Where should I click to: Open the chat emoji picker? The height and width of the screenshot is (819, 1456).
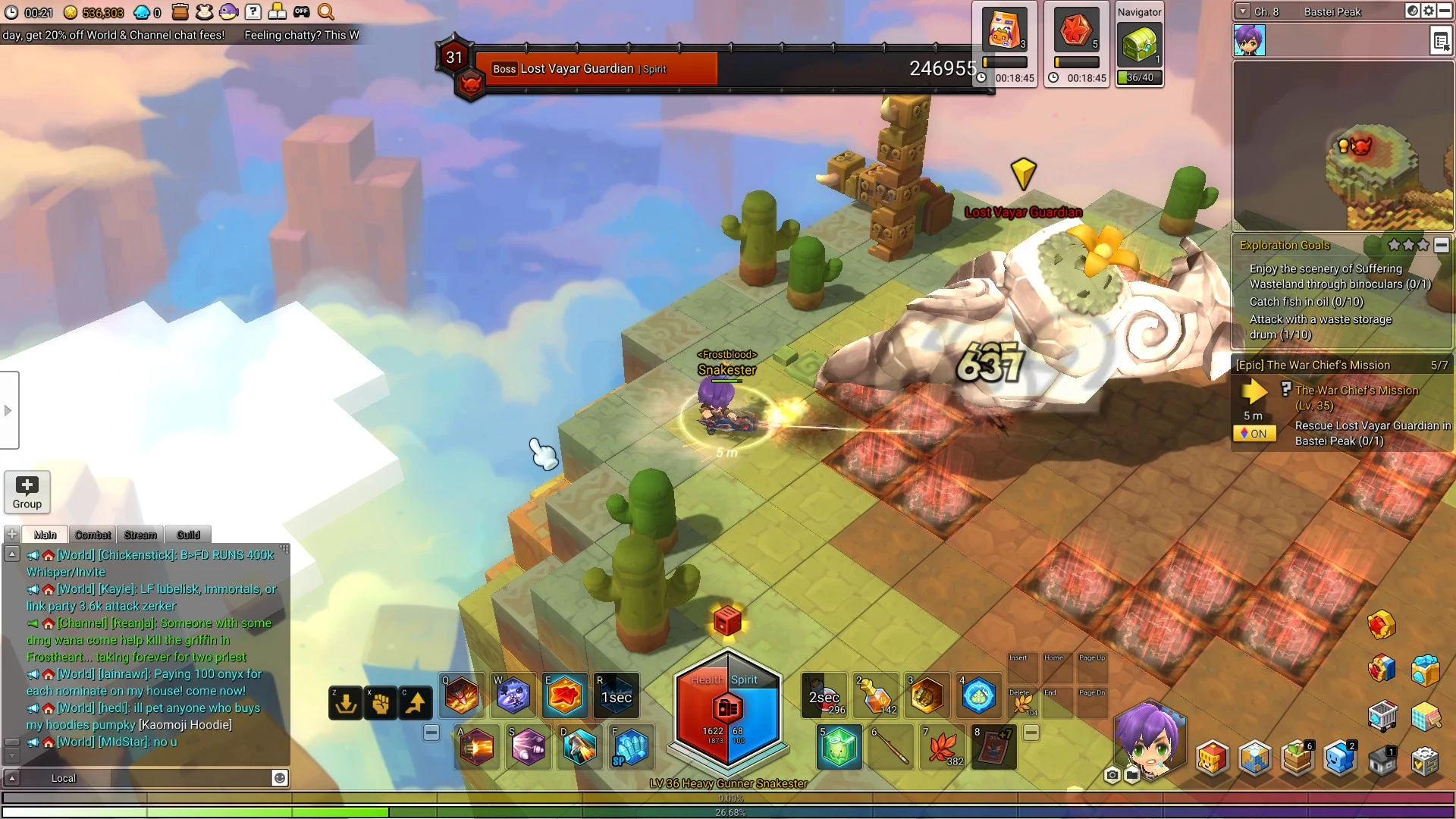click(280, 778)
